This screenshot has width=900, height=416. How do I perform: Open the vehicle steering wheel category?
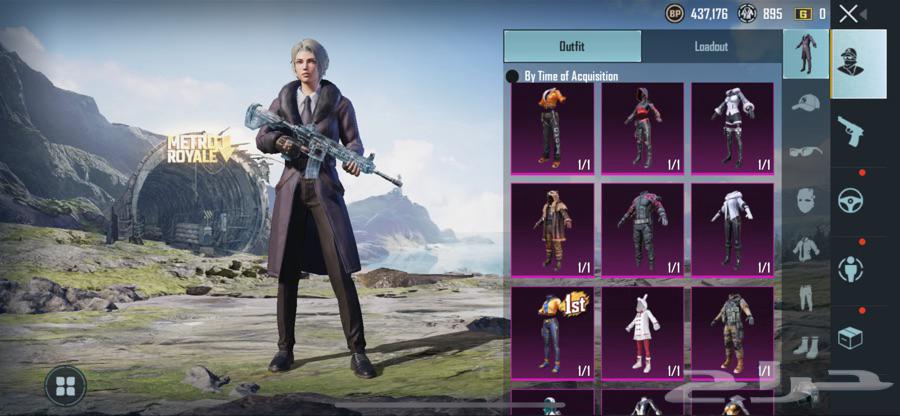click(x=851, y=200)
